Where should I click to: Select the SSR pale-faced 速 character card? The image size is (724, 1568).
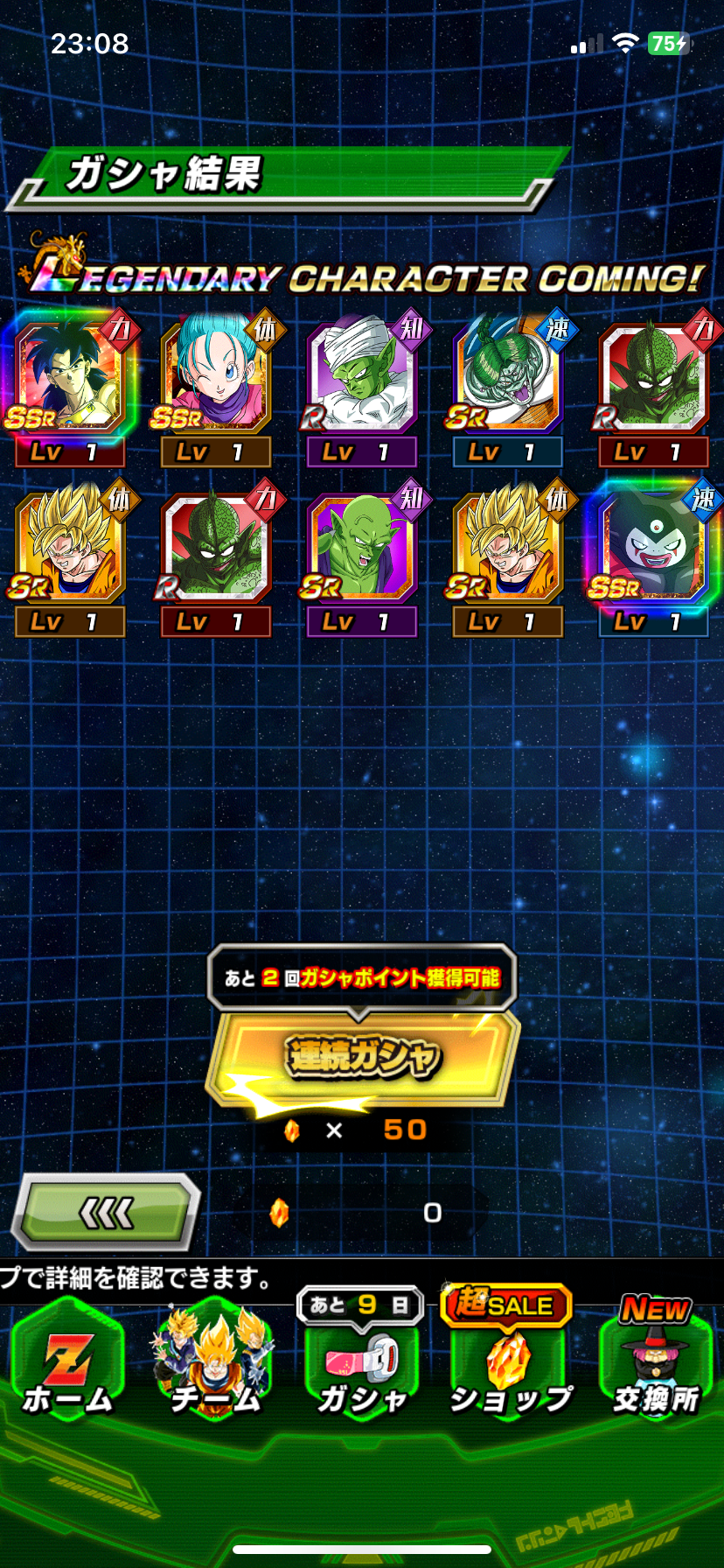(654, 548)
